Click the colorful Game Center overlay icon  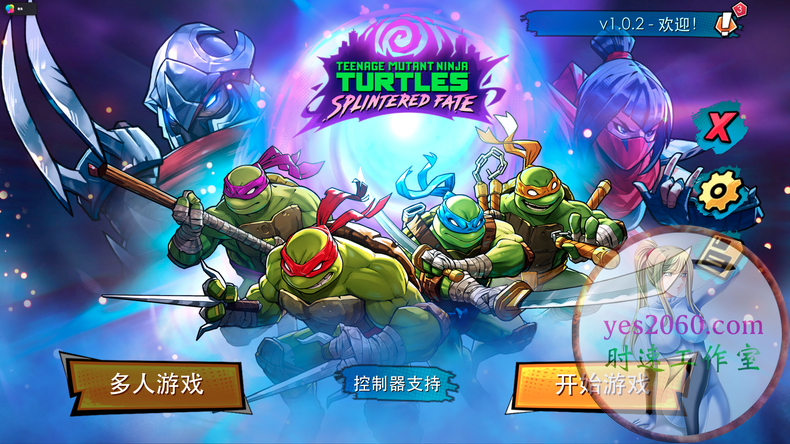9,6
